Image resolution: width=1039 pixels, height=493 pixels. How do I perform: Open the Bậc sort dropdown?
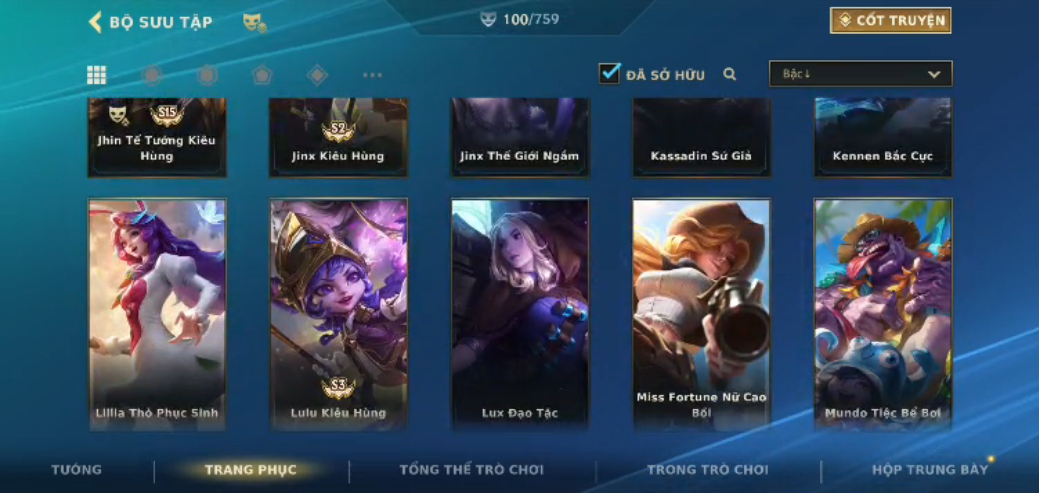[x=860, y=74]
